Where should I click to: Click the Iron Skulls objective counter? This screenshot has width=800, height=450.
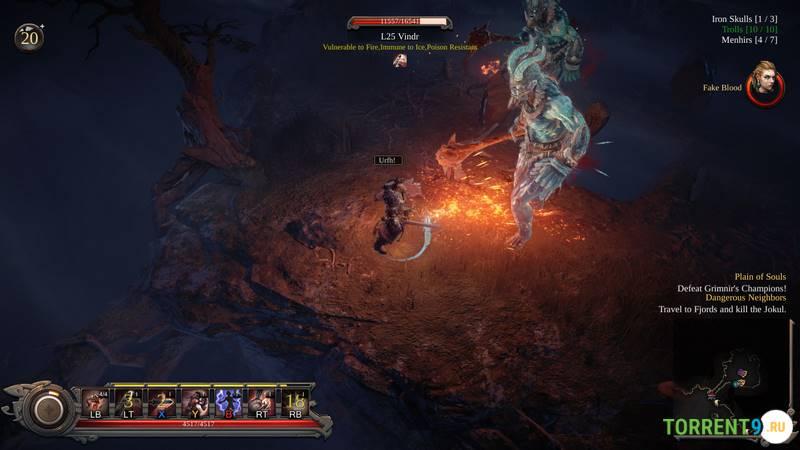[744, 19]
